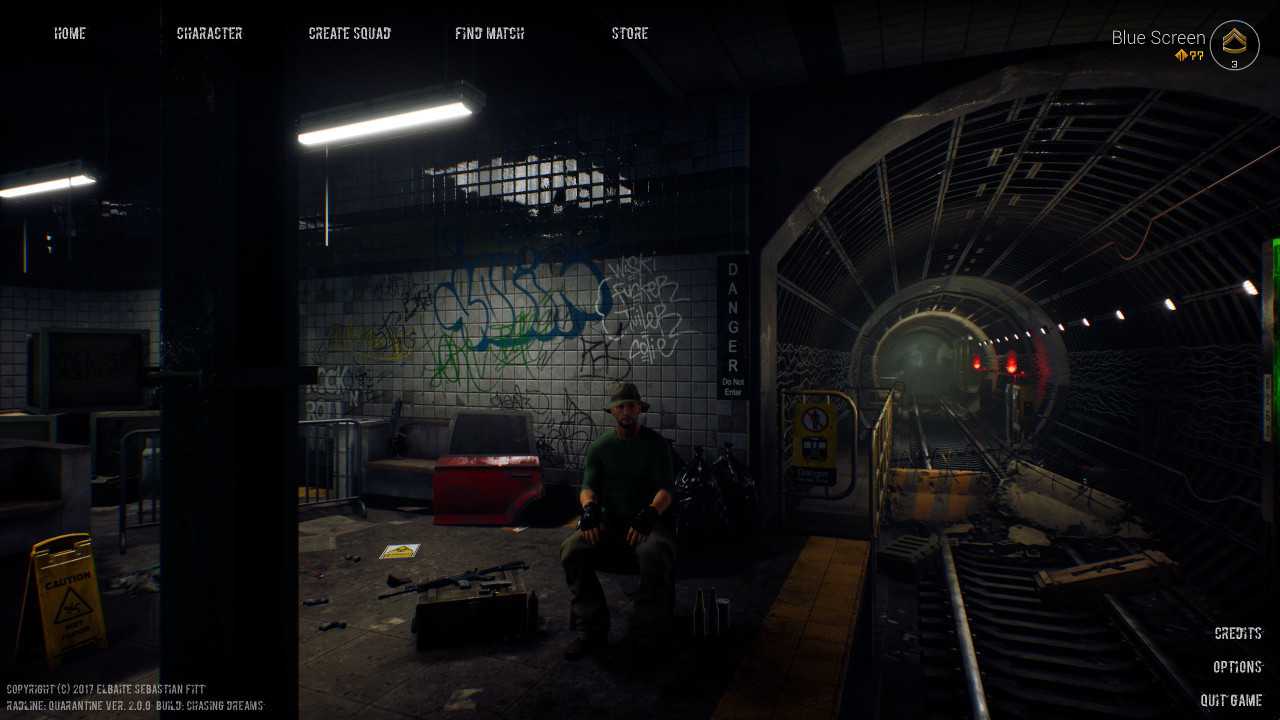Open the Blue Screen player profile name

[x=1158, y=38]
